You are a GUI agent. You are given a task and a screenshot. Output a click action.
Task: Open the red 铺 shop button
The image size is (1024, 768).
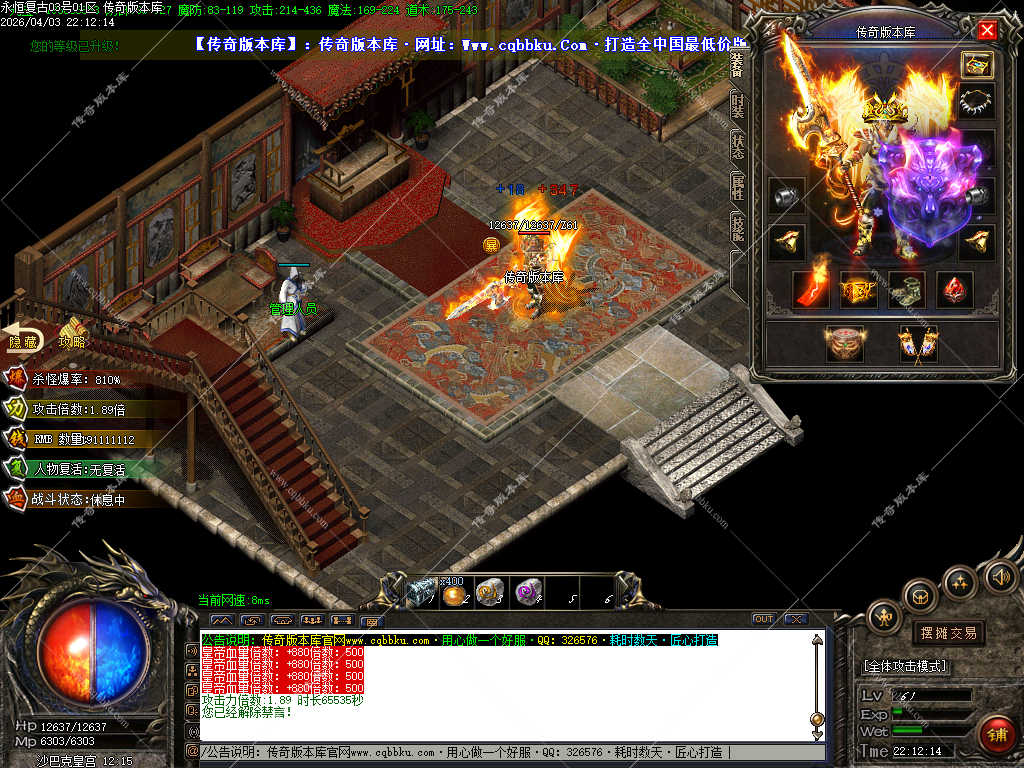(x=995, y=733)
